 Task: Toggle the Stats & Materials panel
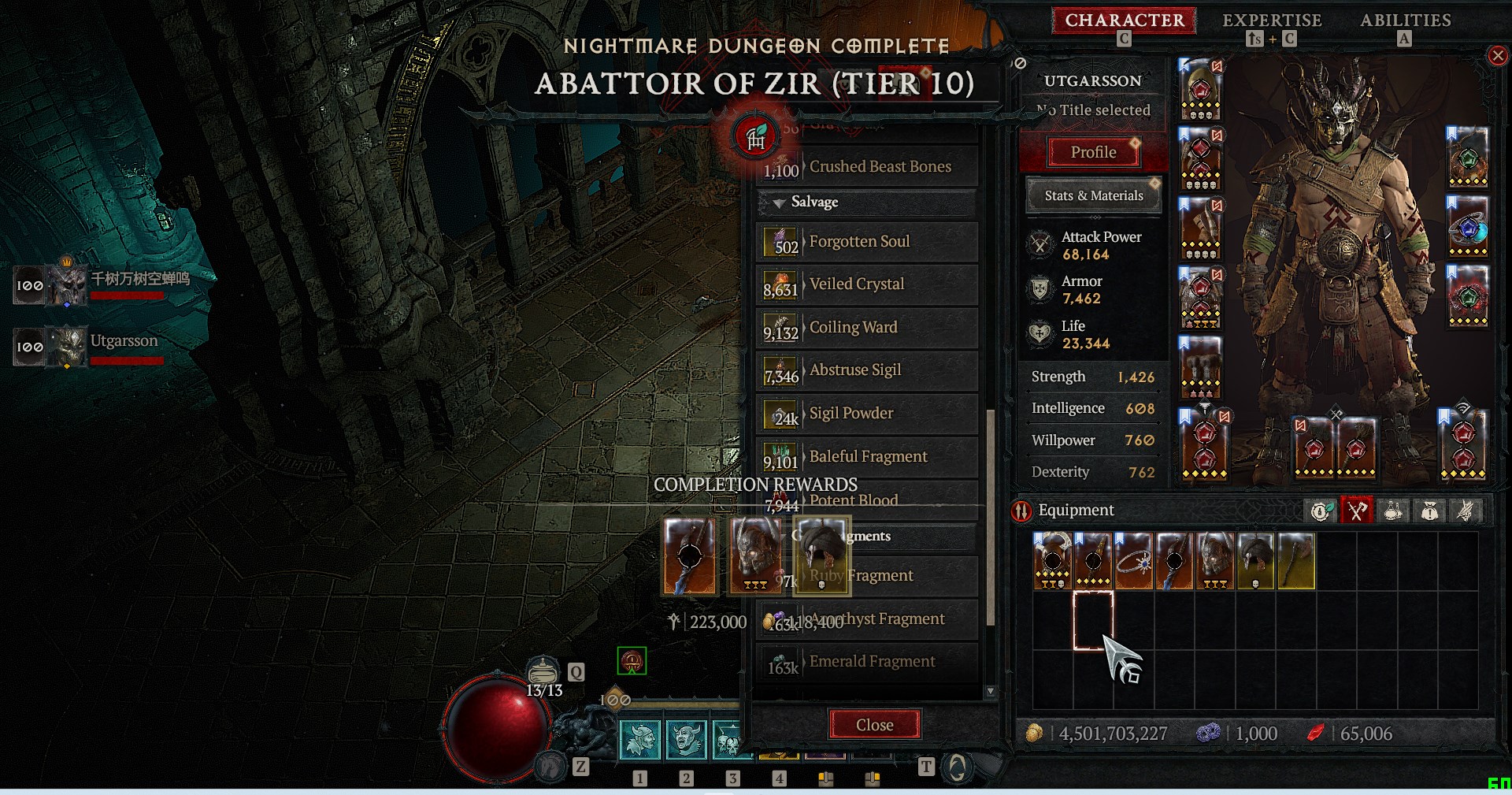click(1093, 195)
